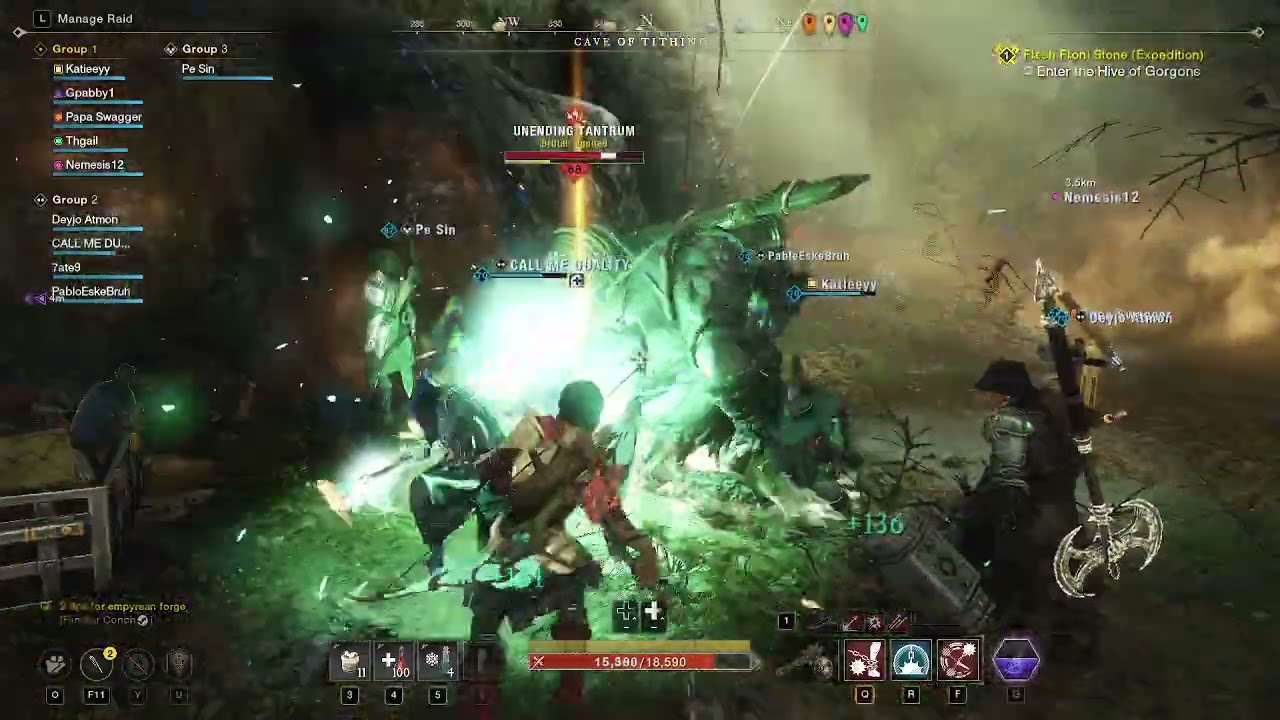The image size is (1280, 720).
Task: Click Nemesis12 in the raid list
Action: pyautogui.click(x=94, y=165)
